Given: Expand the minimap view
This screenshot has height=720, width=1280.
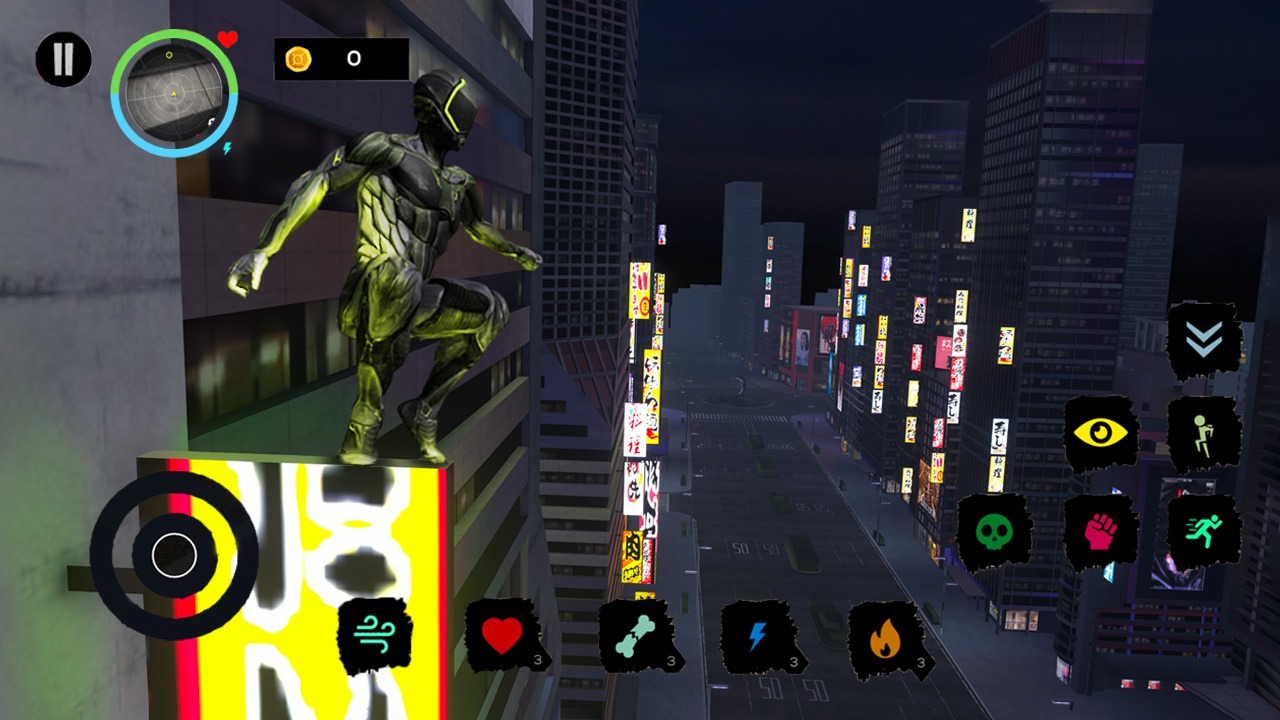Looking at the screenshot, I should click(x=175, y=93).
